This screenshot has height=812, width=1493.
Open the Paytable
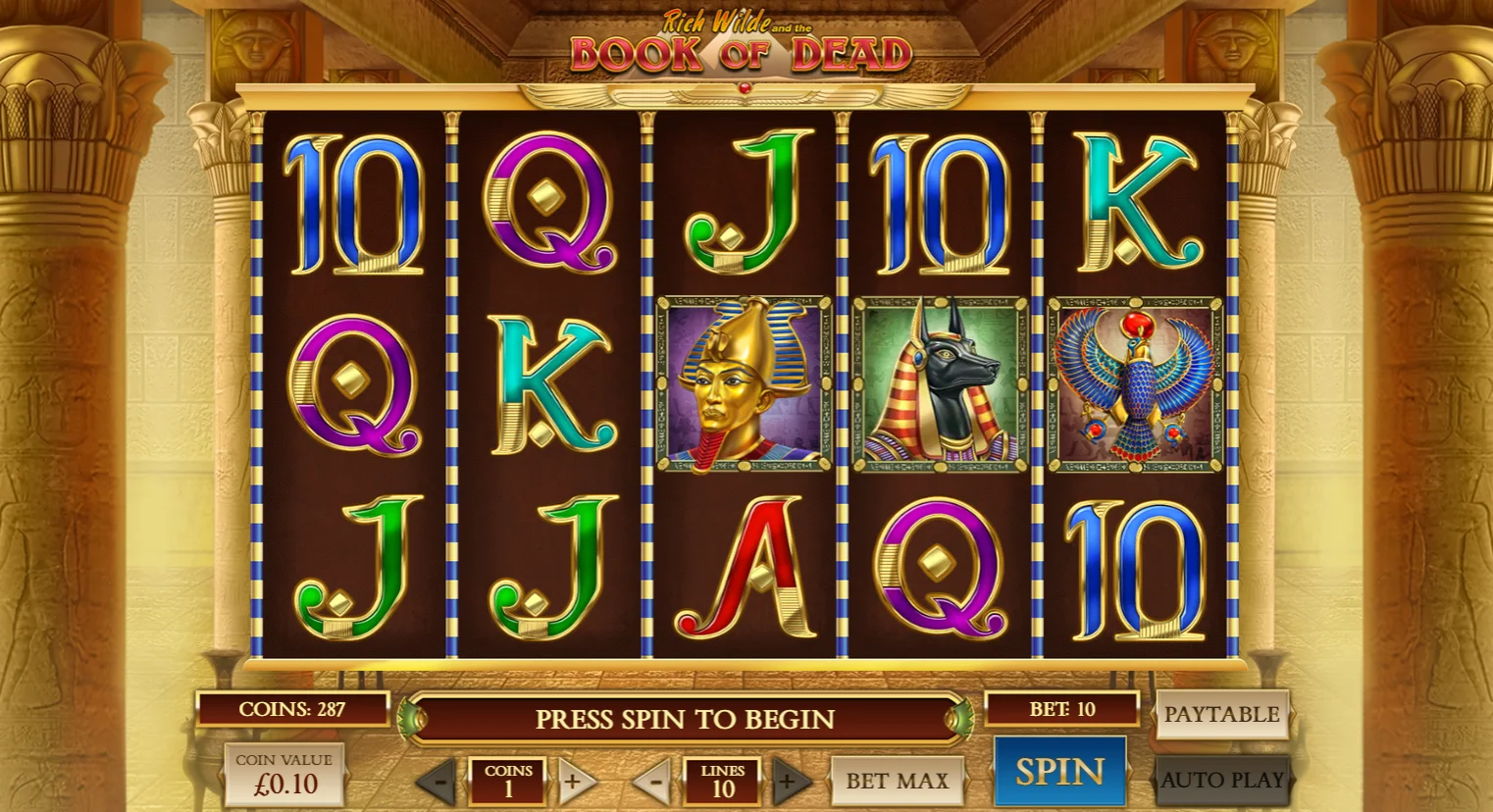click(x=1221, y=715)
